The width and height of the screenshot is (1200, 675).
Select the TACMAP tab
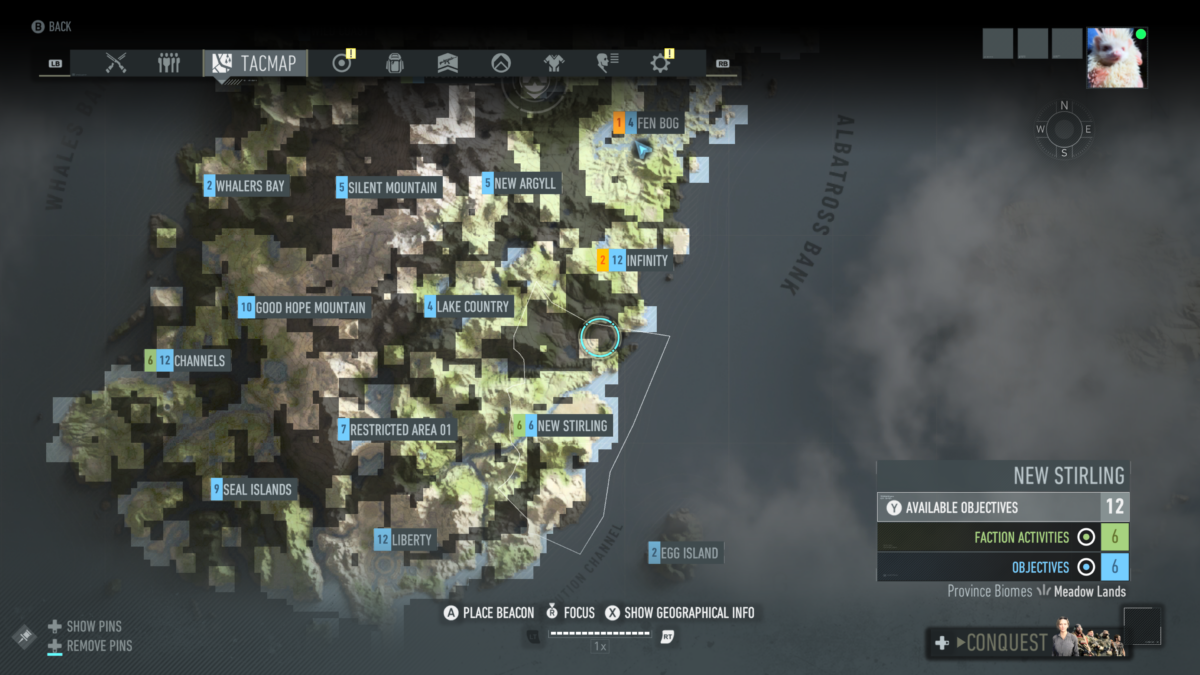[x=255, y=63]
